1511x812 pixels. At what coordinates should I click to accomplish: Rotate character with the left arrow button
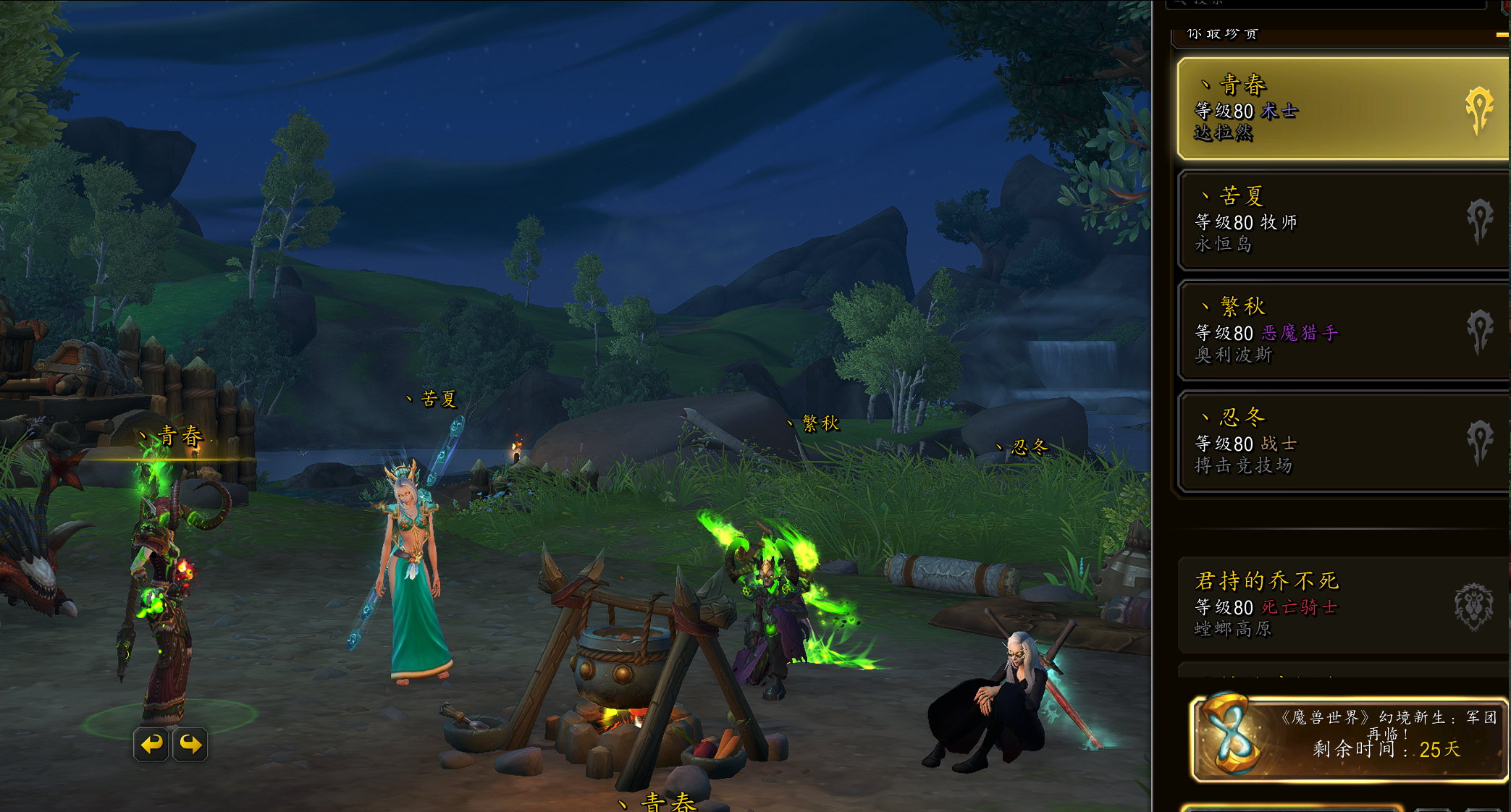click(x=151, y=744)
